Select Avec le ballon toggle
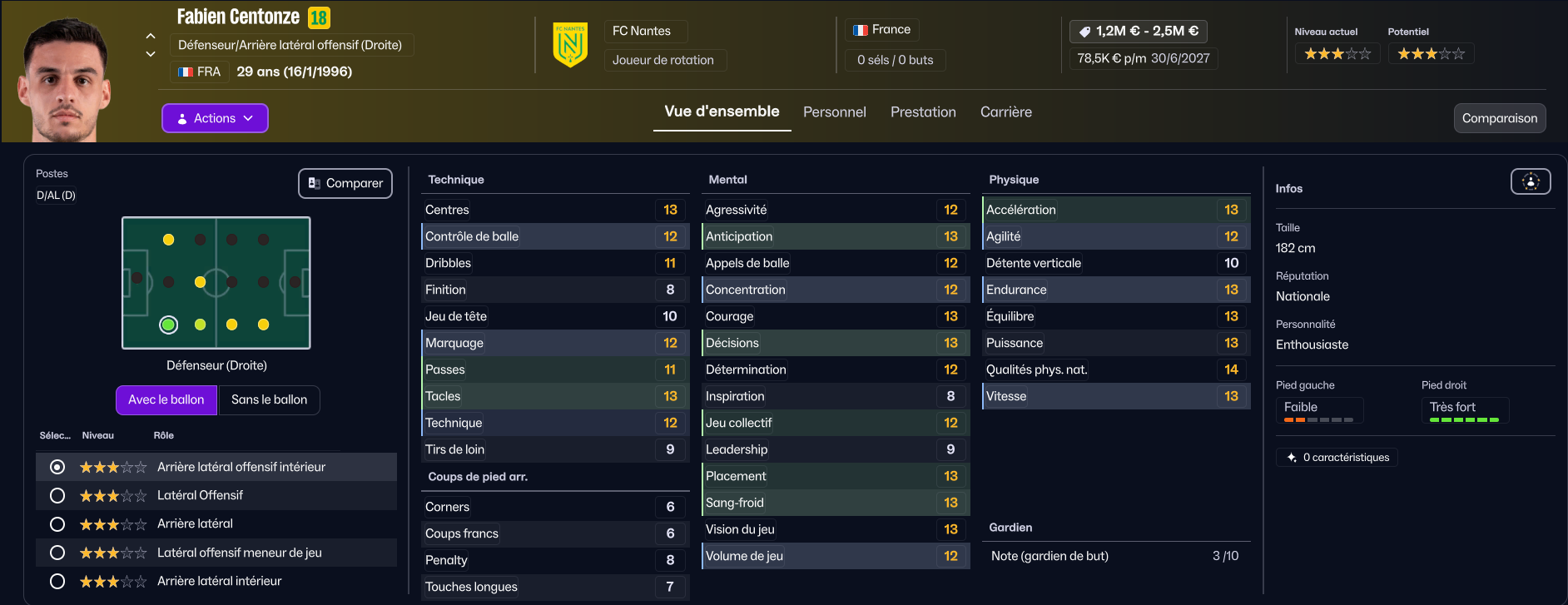 [166, 399]
